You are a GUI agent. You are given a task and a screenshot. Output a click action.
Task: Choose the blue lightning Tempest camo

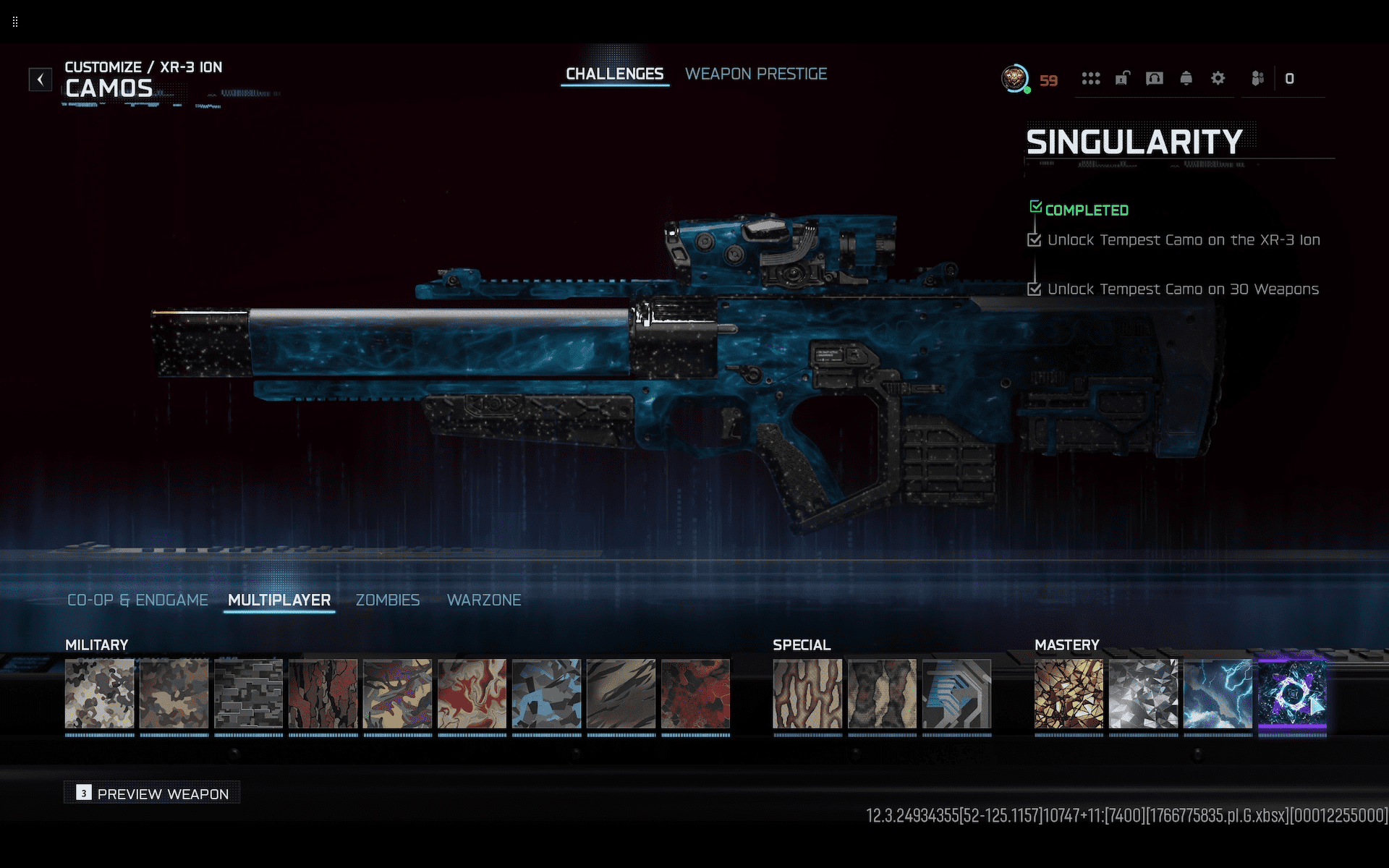tap(1218, 694)
